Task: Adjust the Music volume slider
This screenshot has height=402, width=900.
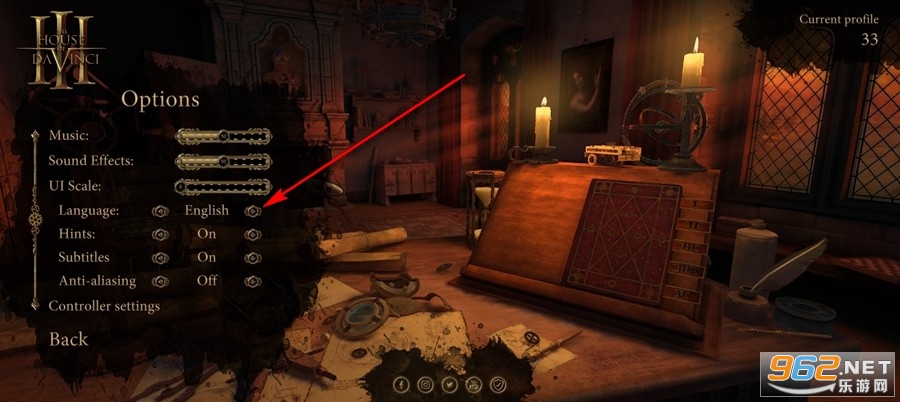Action: (x=223, y=135)
